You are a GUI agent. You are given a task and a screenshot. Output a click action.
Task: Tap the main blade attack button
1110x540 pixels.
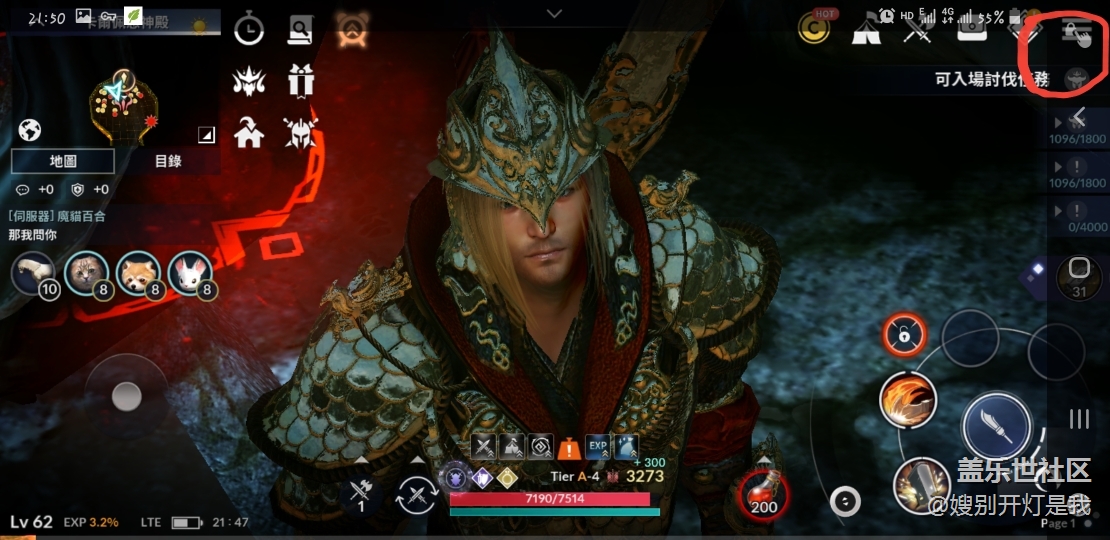pos(996,425)
